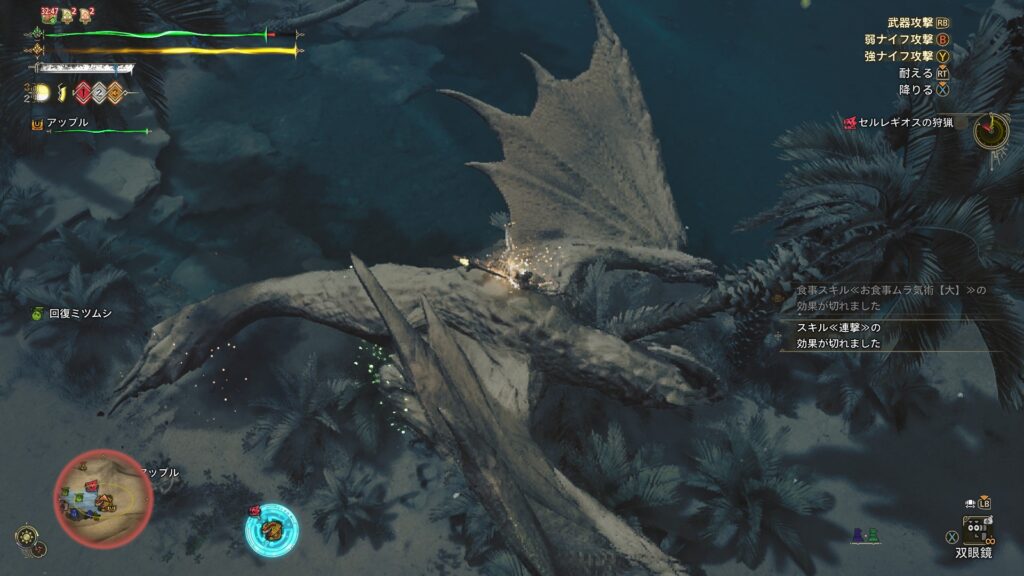Open the circular minimap
Image resolution: width=1024 pixels, height=576 pixels.
point(103,498)
